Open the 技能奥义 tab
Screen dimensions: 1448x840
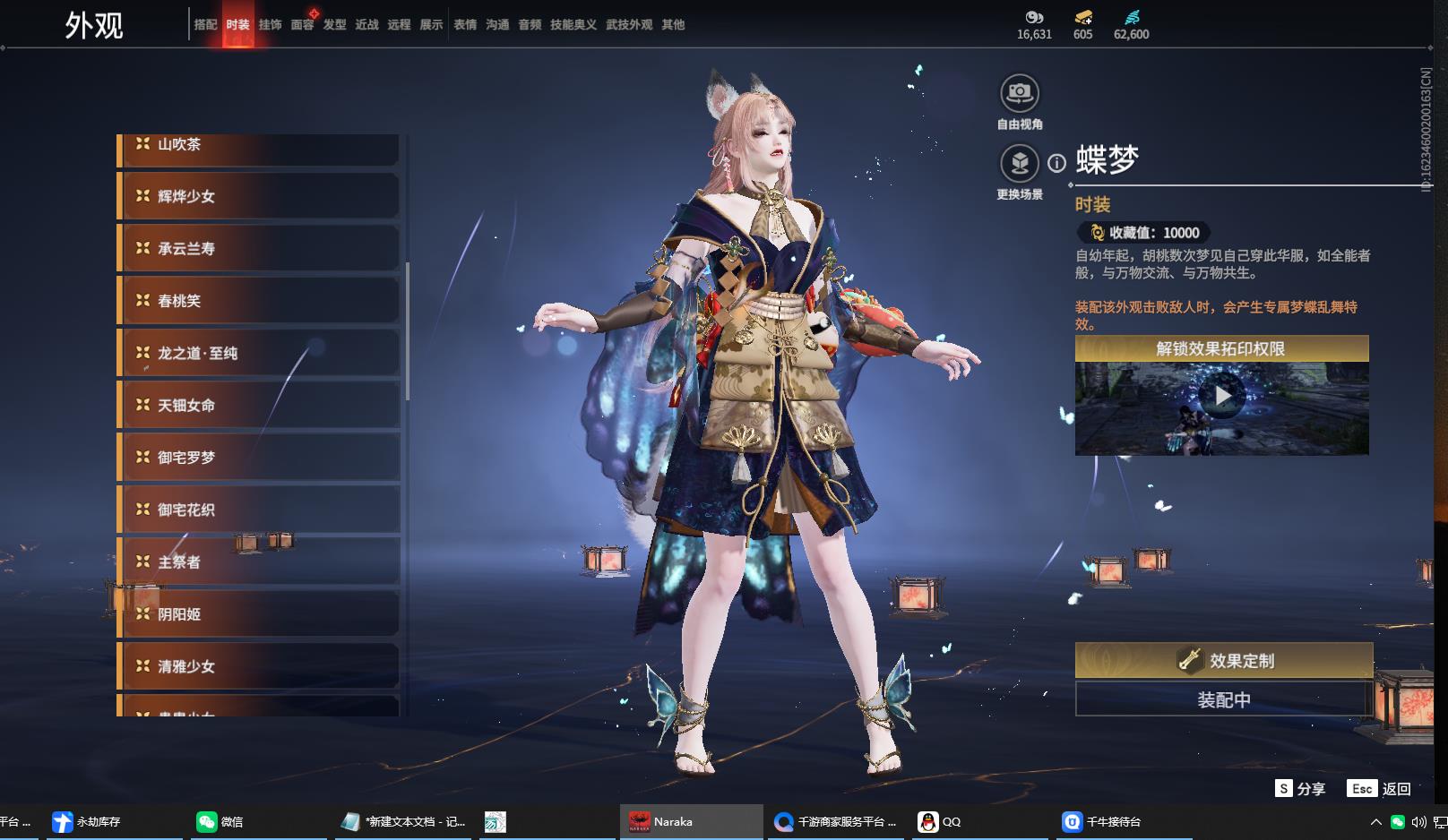click(x=573, y=25)
